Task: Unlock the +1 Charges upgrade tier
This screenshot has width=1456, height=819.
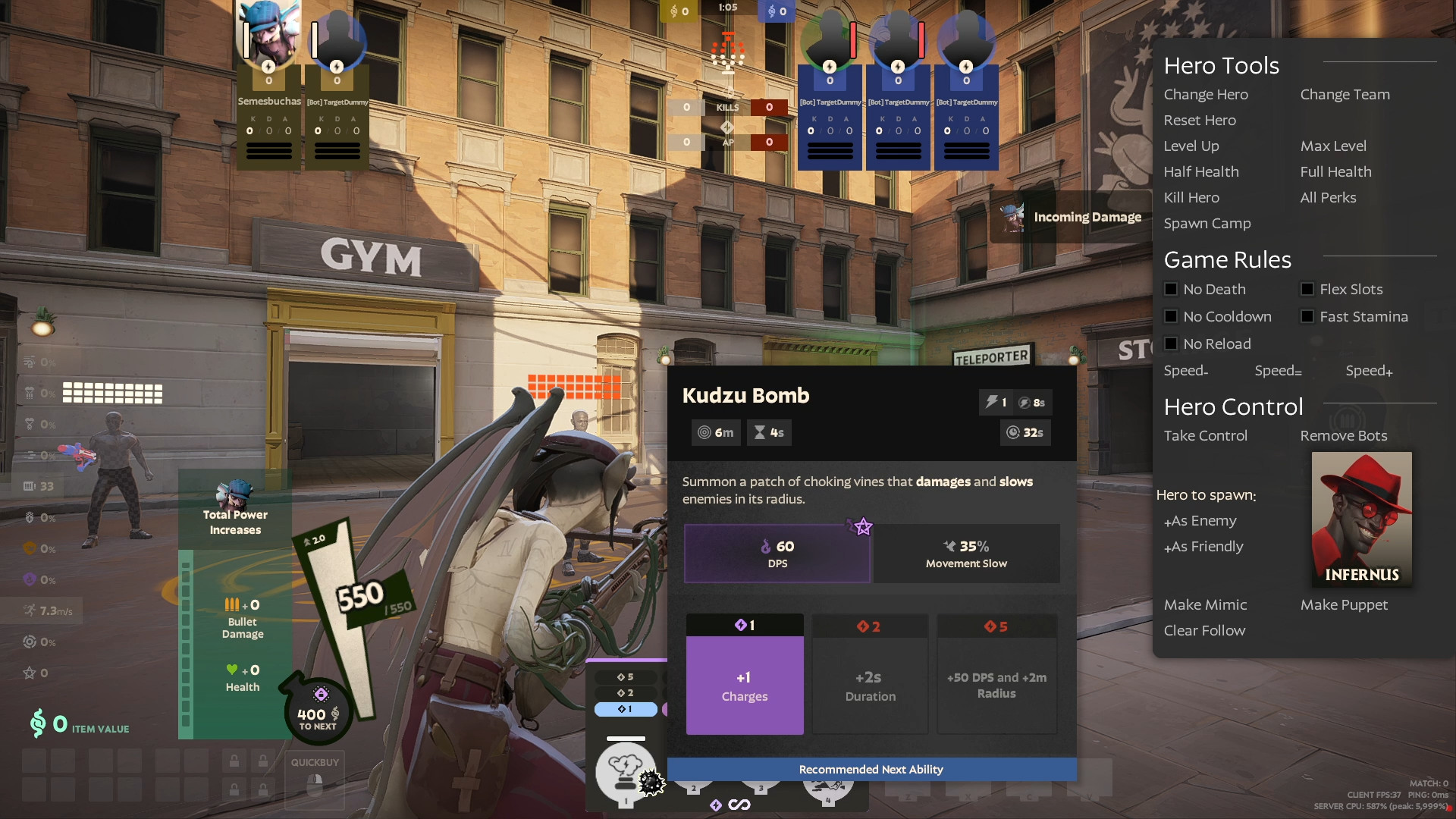Action: pyautogui.click(x=744, y=685)
